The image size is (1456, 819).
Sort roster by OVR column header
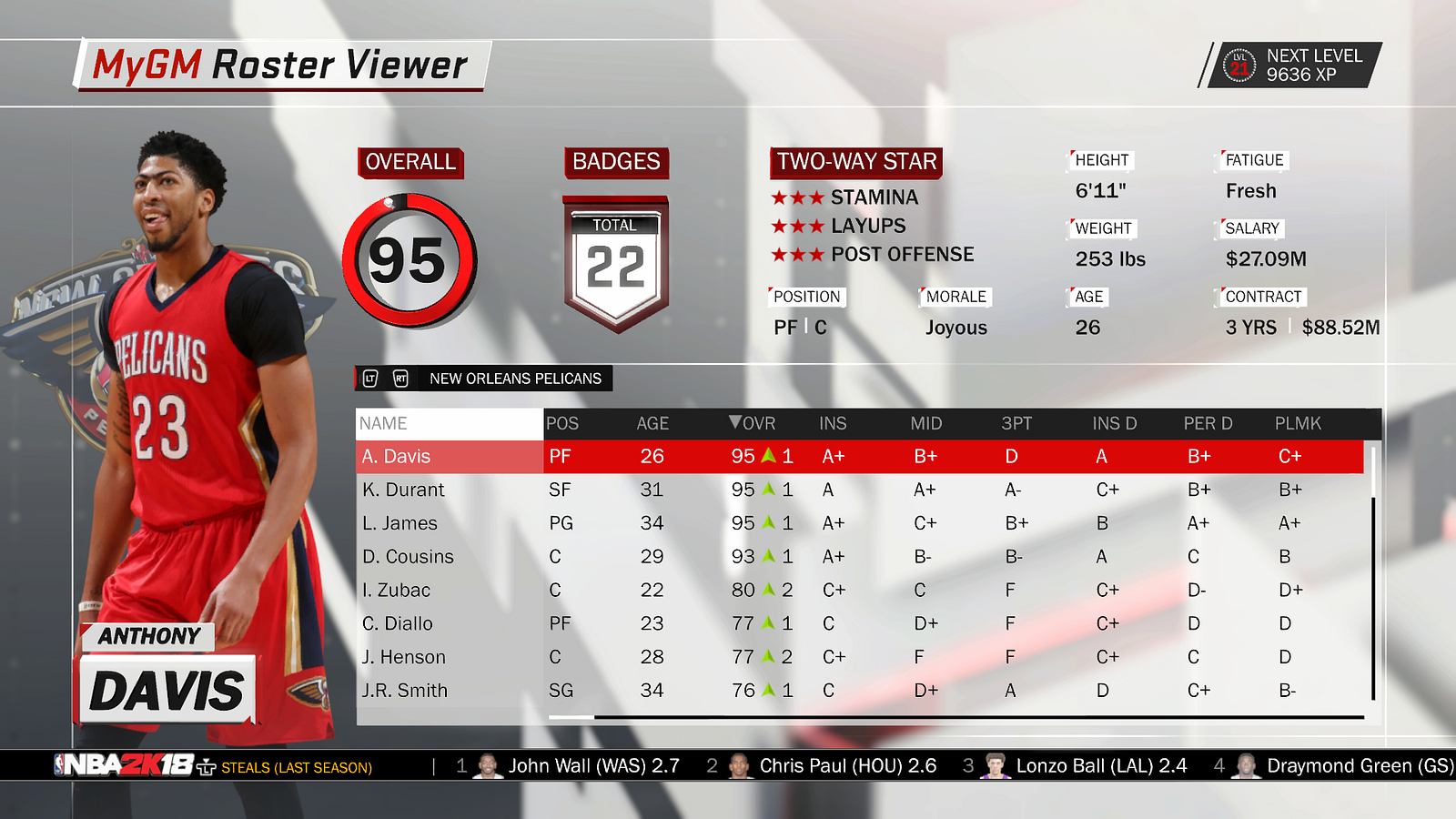753,424
